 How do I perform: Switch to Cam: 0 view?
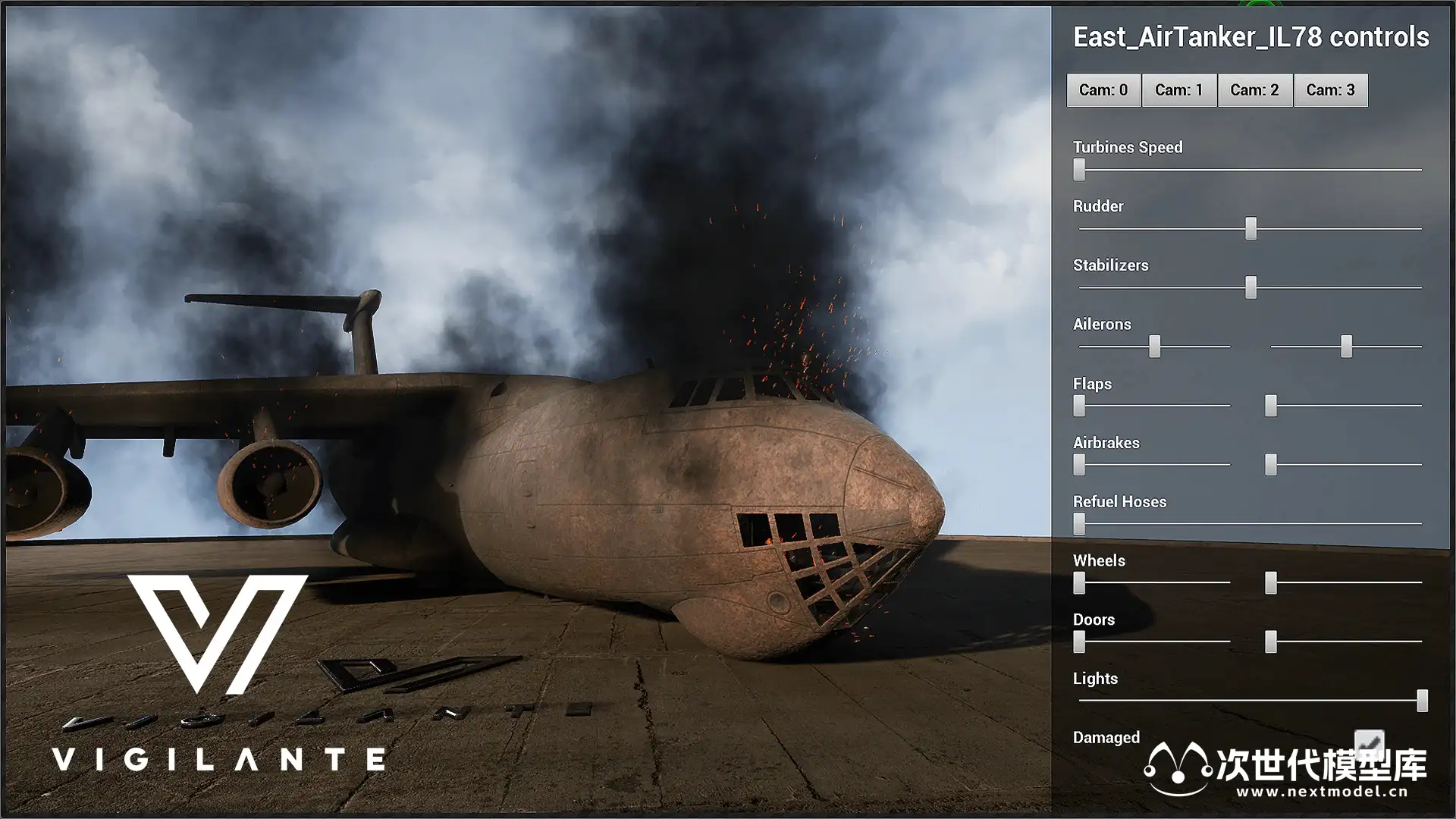(x=1103, y=90)
